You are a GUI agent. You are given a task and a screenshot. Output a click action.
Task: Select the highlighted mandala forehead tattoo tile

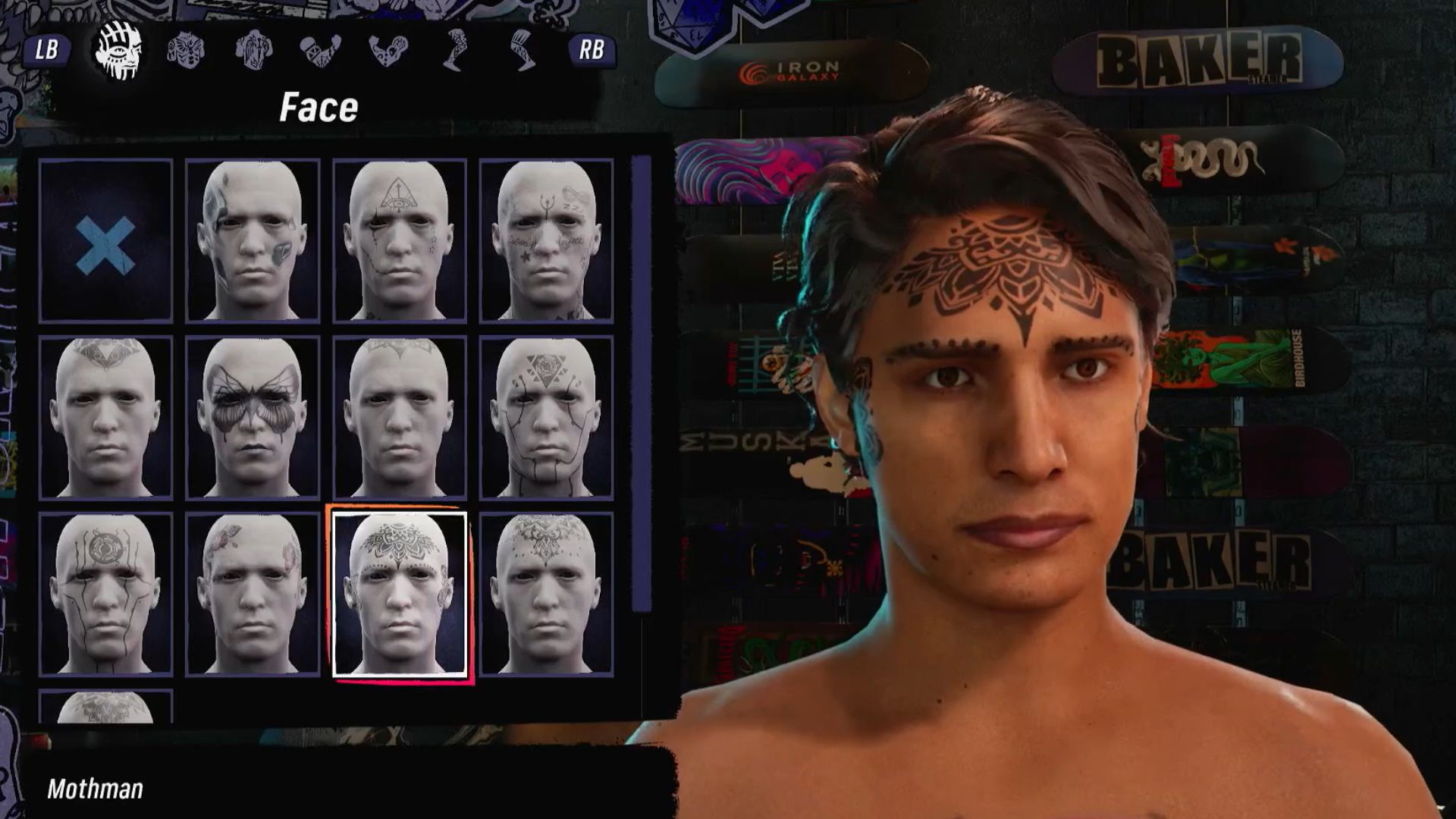[x=399, y=593]
